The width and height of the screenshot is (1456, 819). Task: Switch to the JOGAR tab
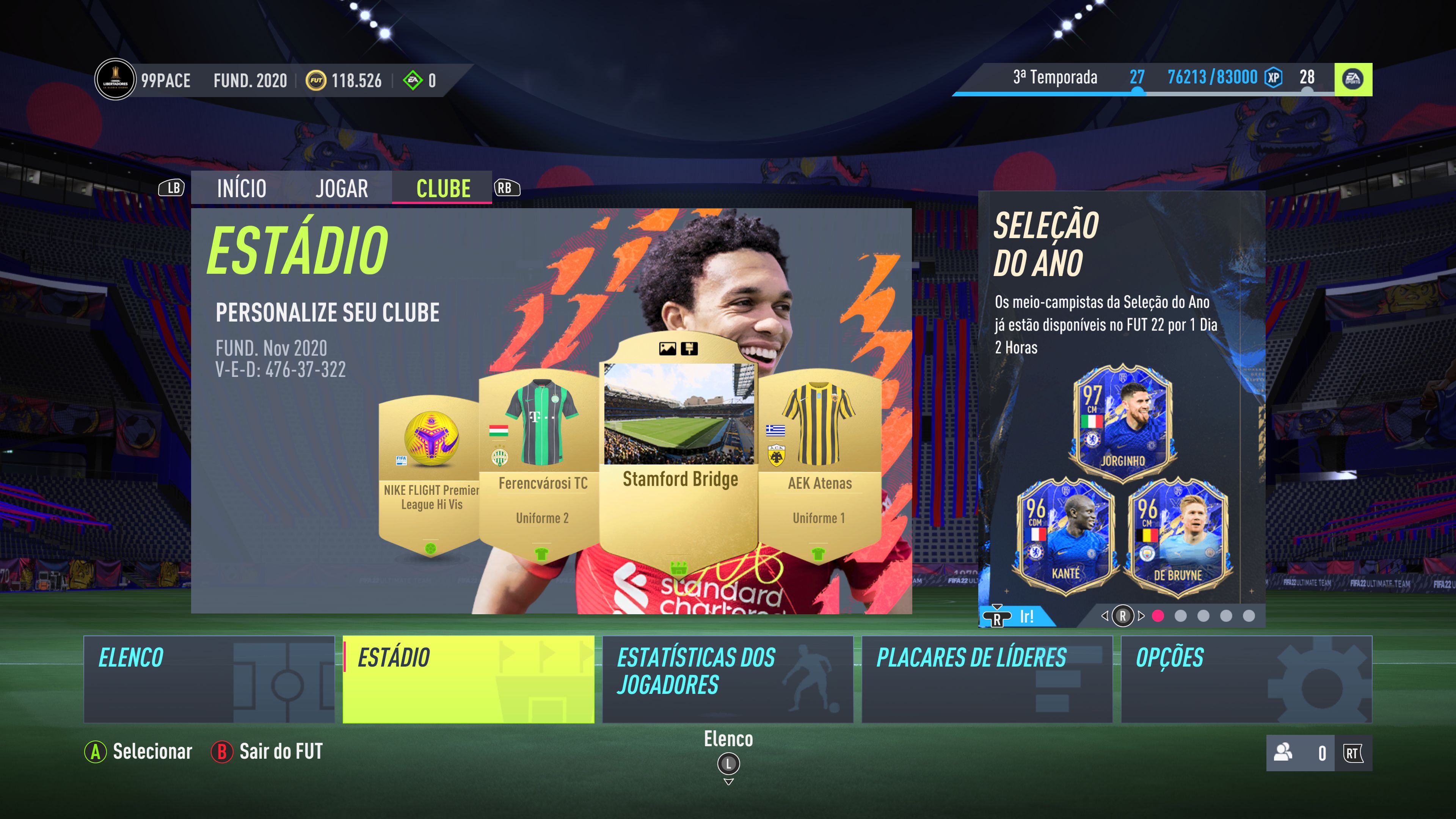(342, 189)
